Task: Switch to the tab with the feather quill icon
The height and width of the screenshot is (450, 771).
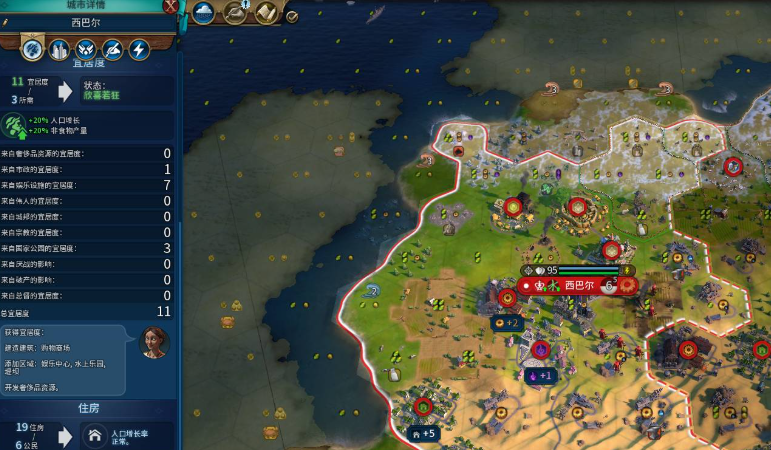Action: pos(113,48)
